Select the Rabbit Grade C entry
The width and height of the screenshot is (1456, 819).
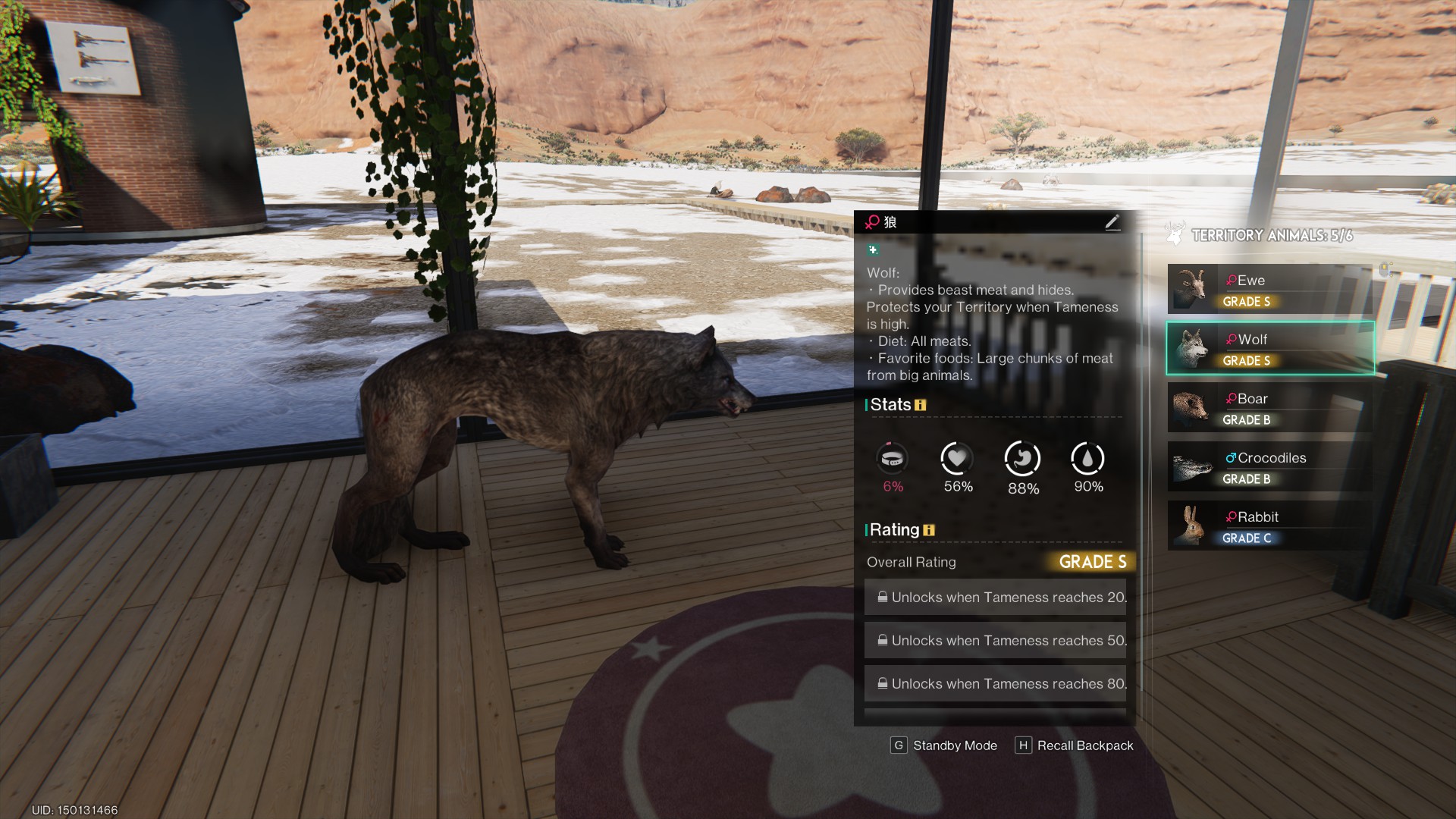tap(1269, 526)
